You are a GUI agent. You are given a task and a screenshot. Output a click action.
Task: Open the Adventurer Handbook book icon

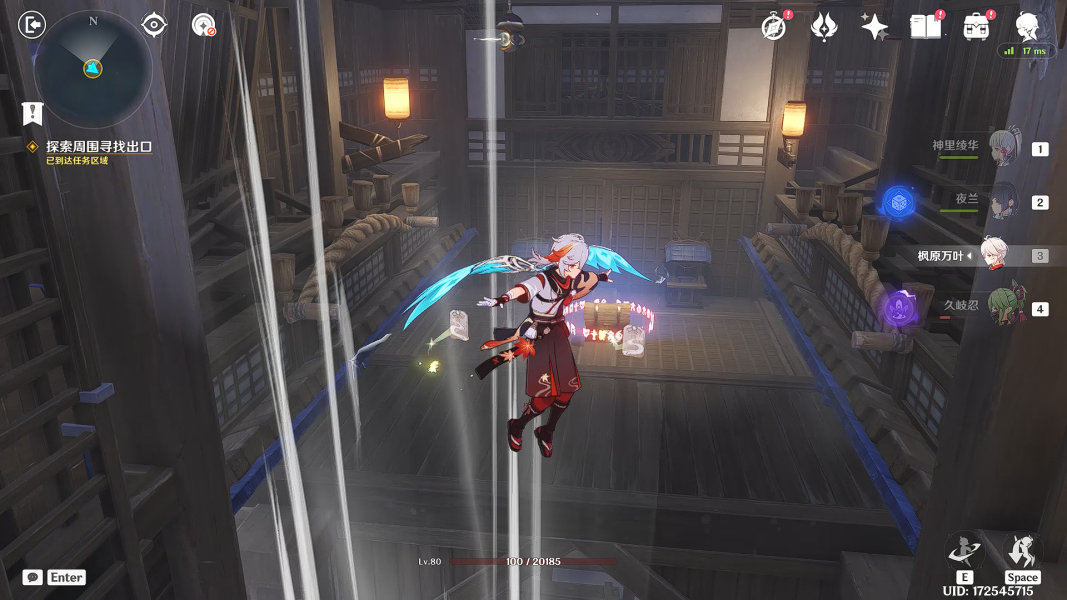tap(925, 27)
